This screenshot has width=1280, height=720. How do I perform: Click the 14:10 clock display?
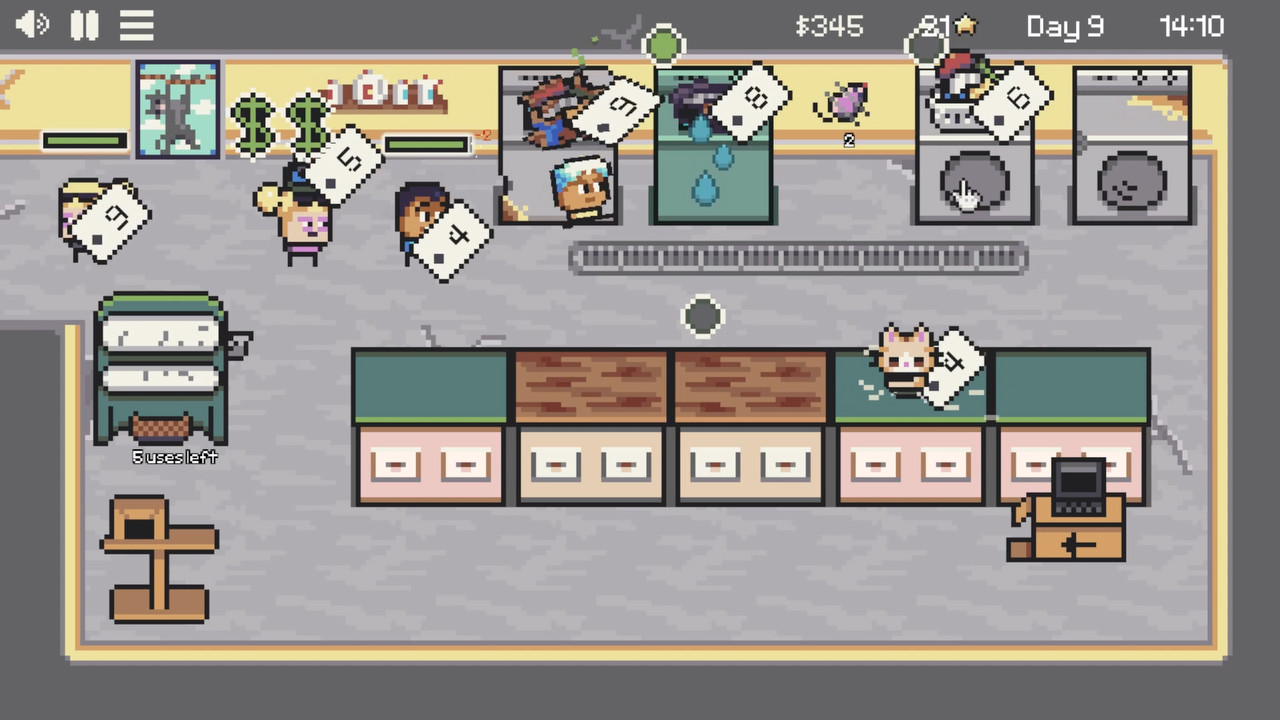tap(1192, 26)
